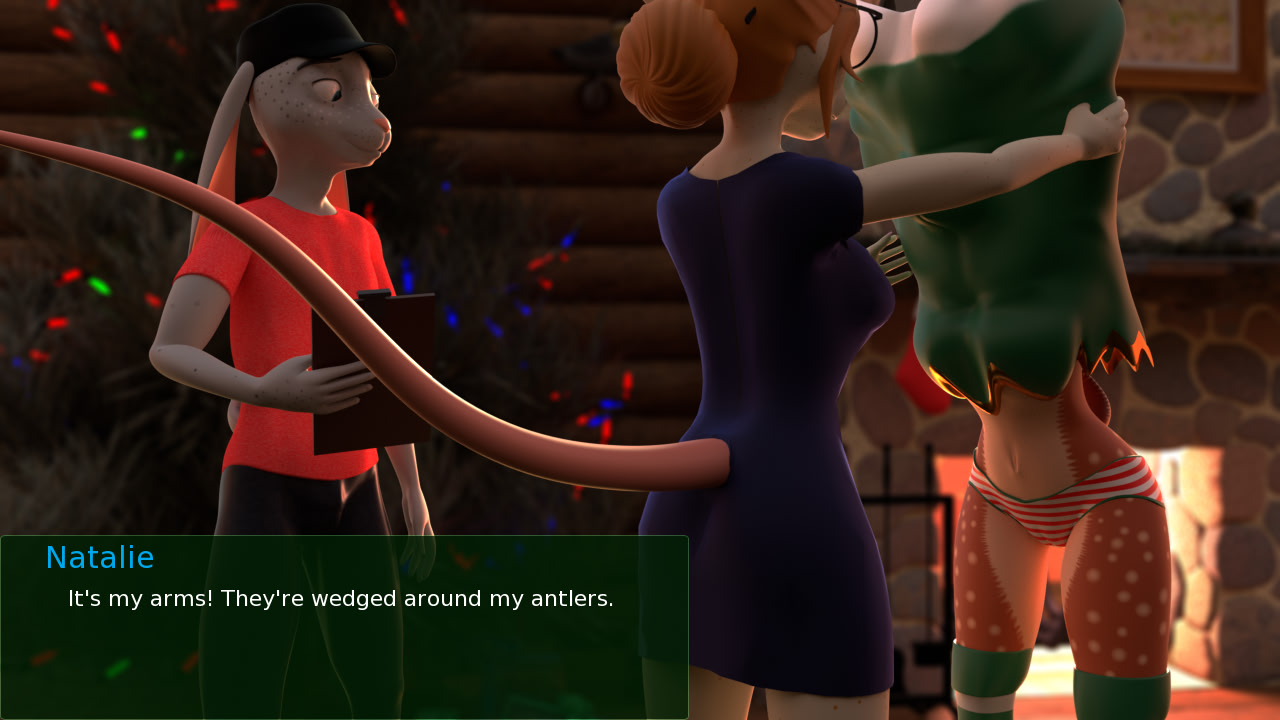
Task: Click the Natalie name label
Action: (x=99, y=557)
